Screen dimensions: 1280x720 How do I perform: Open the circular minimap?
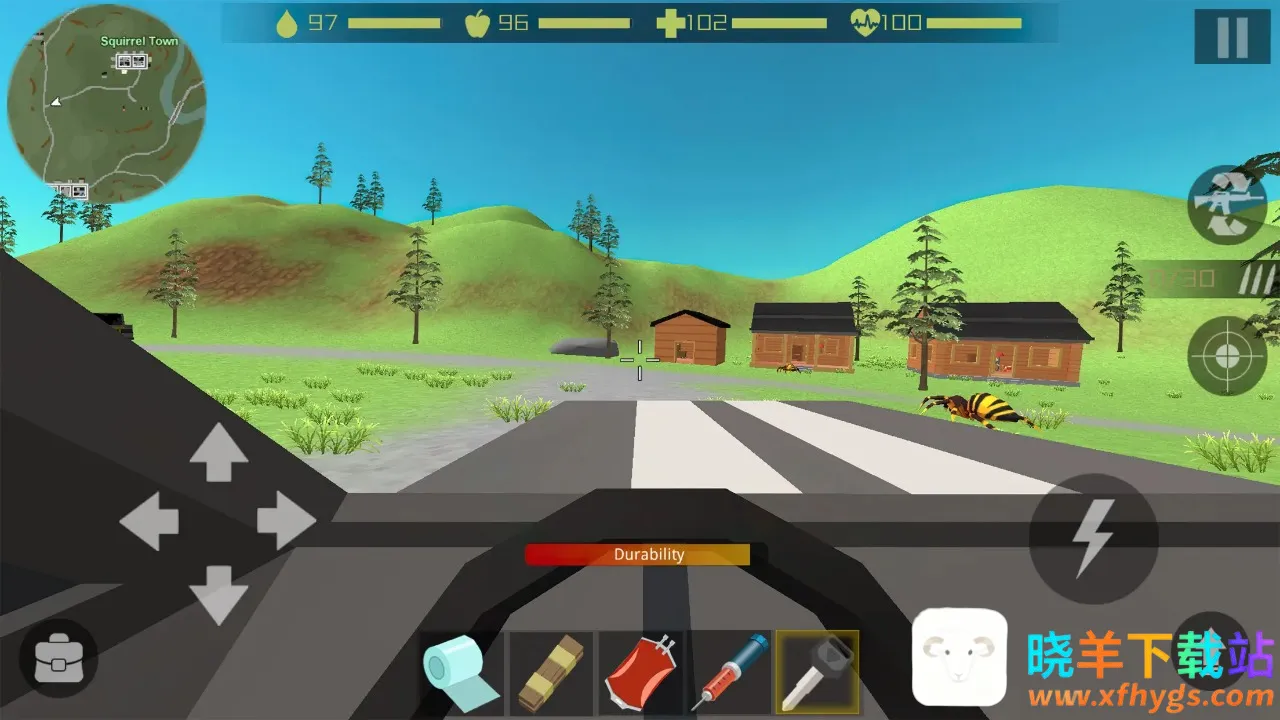pyautogui.click(x=106, y=104)
